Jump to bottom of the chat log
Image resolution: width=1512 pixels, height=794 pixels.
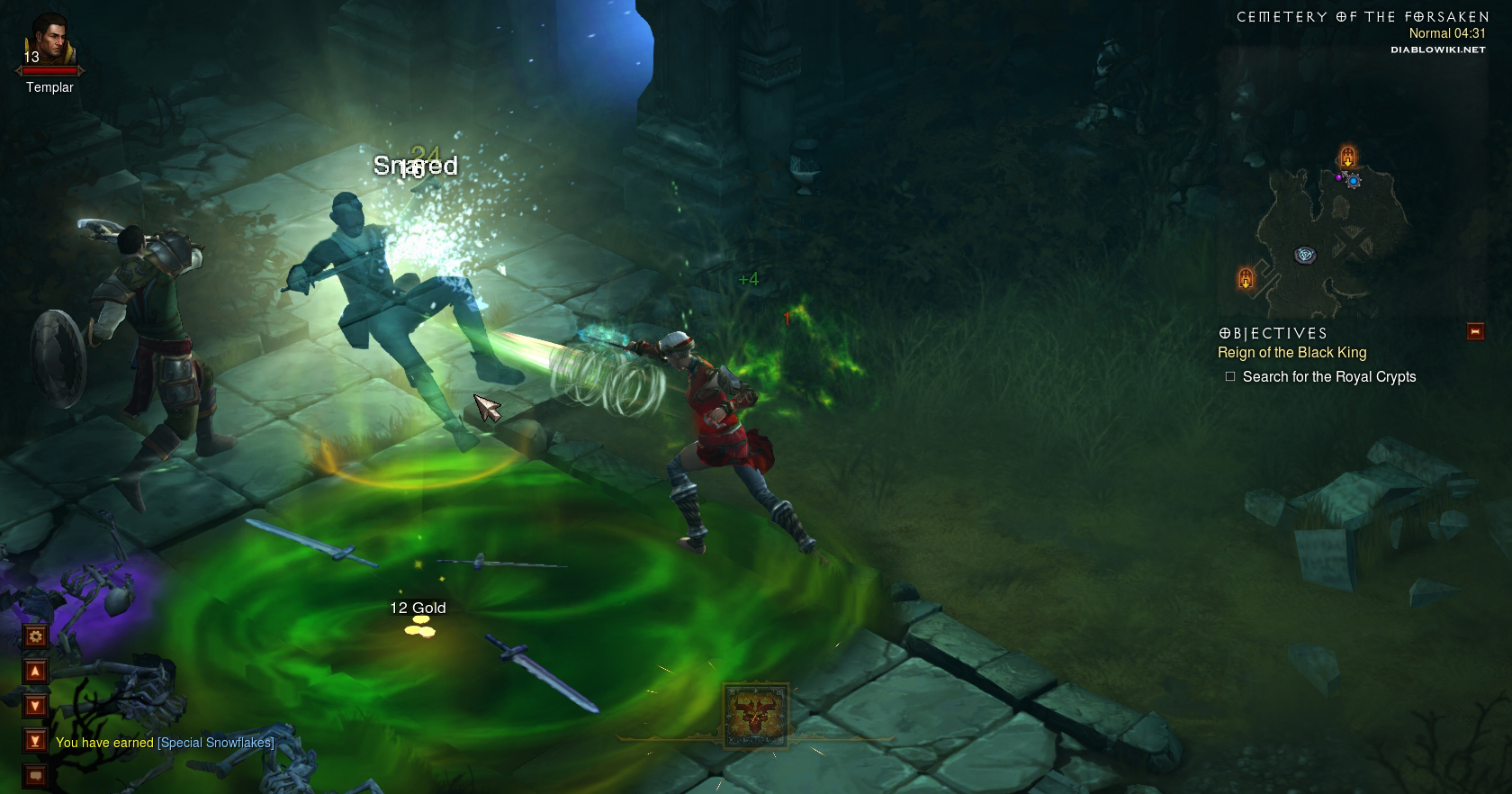pyautogui.click(x=35, y=741)
